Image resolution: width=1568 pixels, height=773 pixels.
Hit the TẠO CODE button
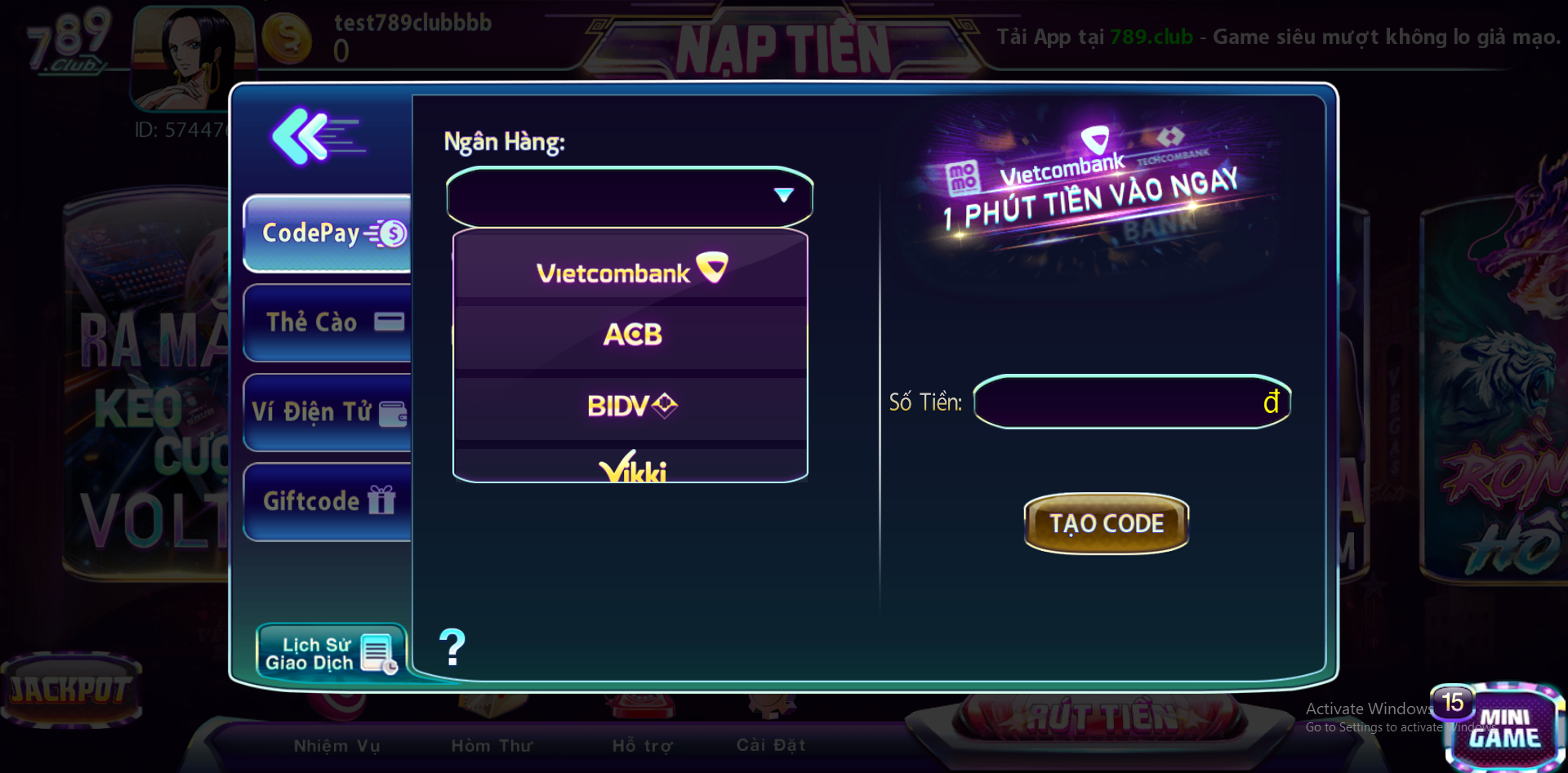point(1106,523)
